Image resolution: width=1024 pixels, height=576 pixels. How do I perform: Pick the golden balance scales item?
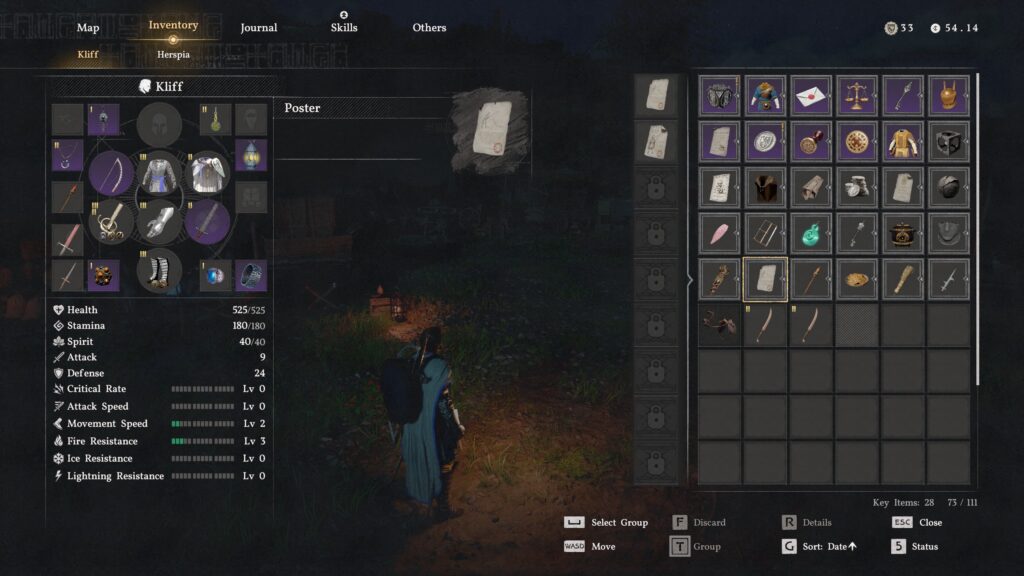pos(857,96)
